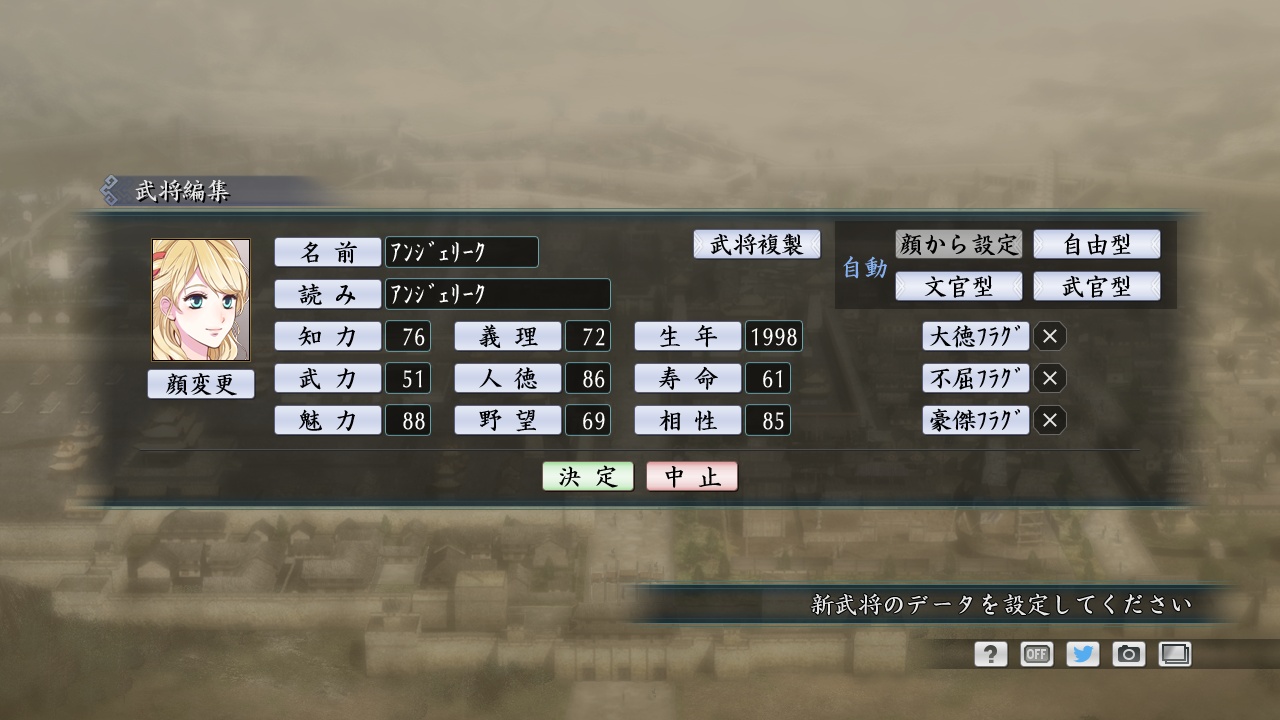
Task: Open the 不屈フラグ flag selector
Action: [975, 379]
